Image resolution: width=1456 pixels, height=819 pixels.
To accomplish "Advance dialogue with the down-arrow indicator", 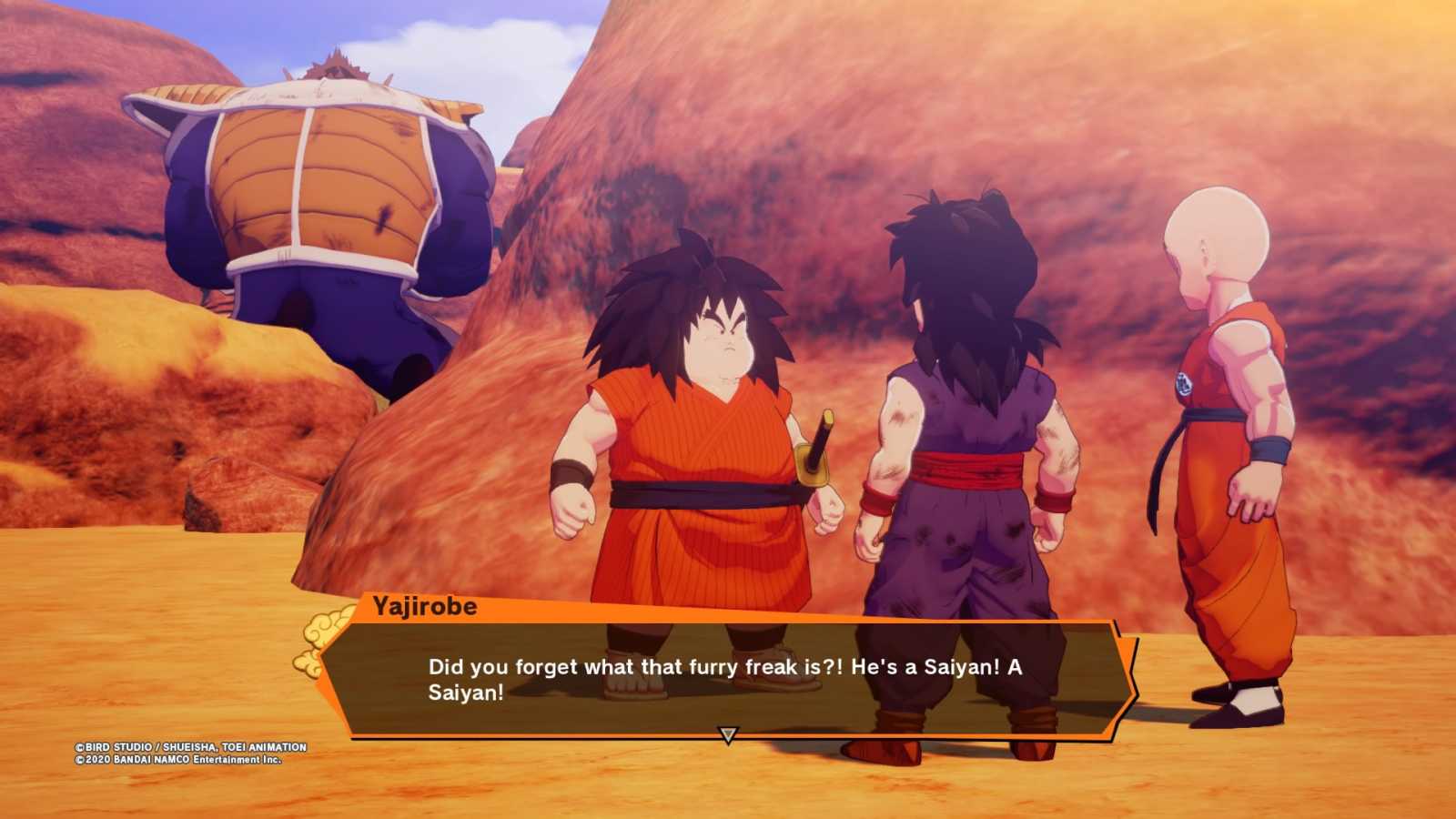I will (x=727, y=734).
